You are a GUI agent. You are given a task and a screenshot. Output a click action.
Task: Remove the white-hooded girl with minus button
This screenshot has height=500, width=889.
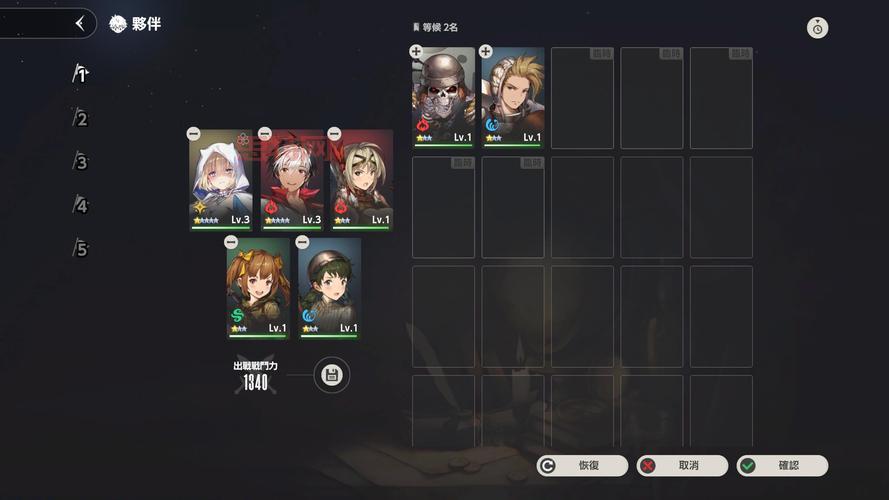point(194,134)
